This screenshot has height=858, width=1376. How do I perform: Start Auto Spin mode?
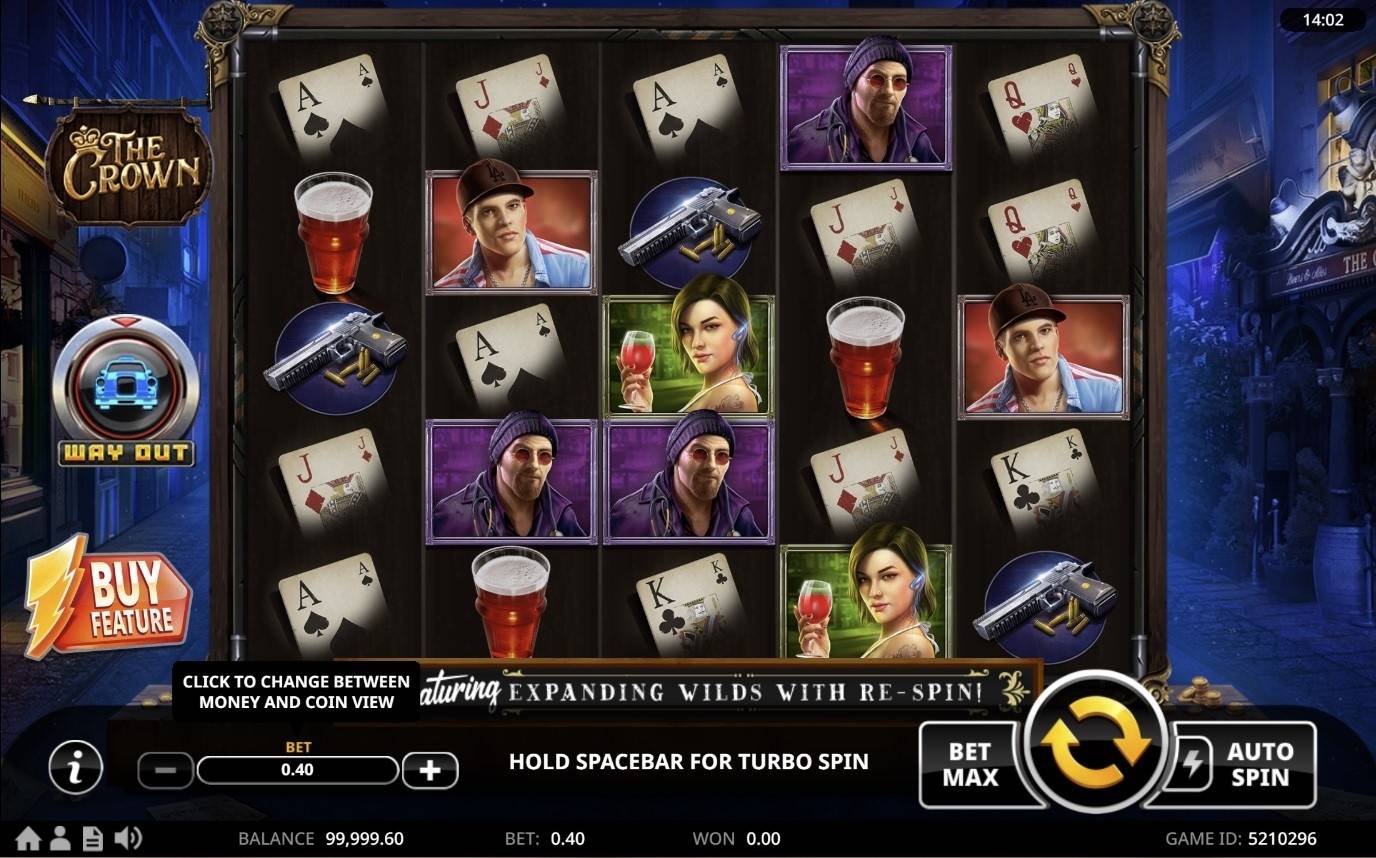[x=1245, y=765]
